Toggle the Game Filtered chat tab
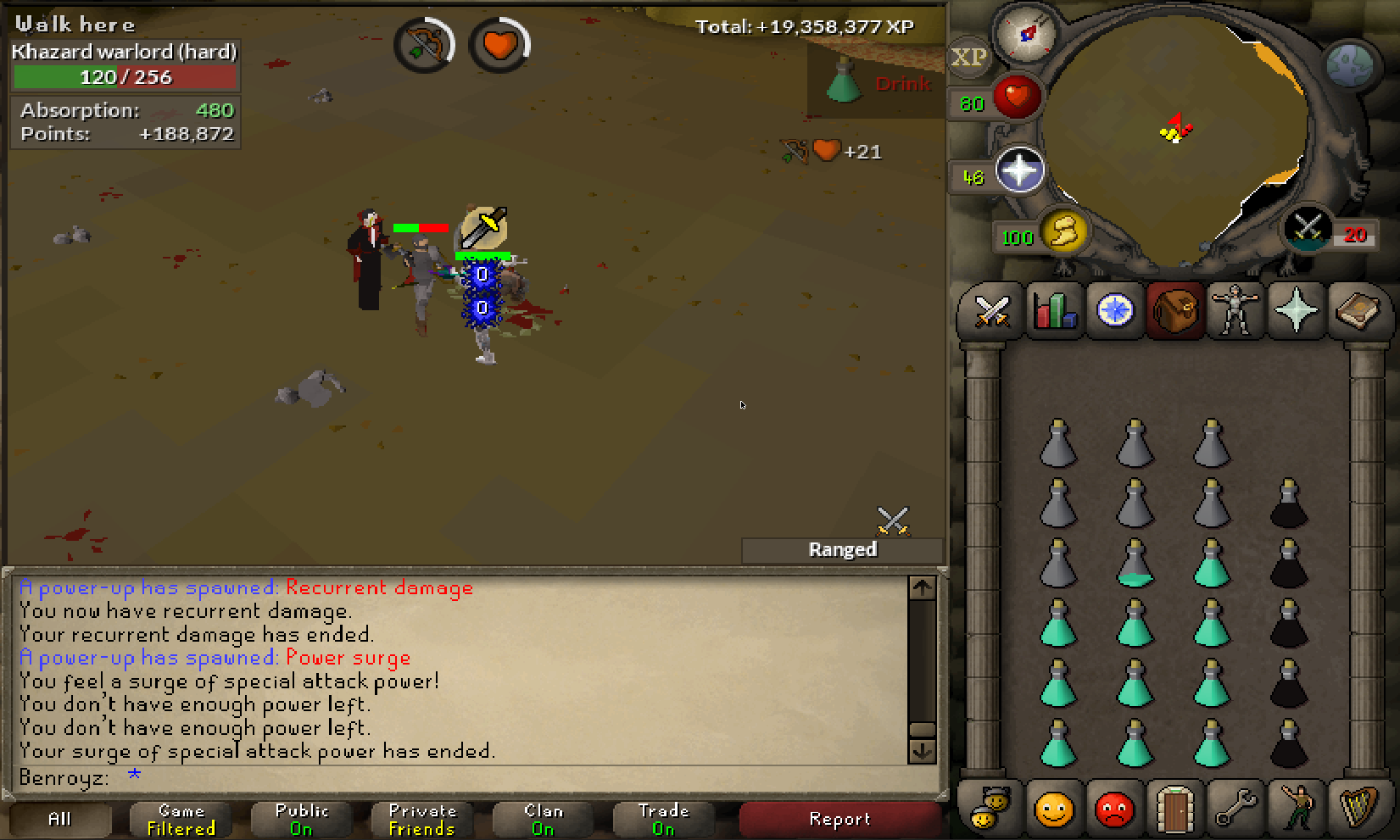Screen dimensions: 1400x840 [x=181, y=820]
